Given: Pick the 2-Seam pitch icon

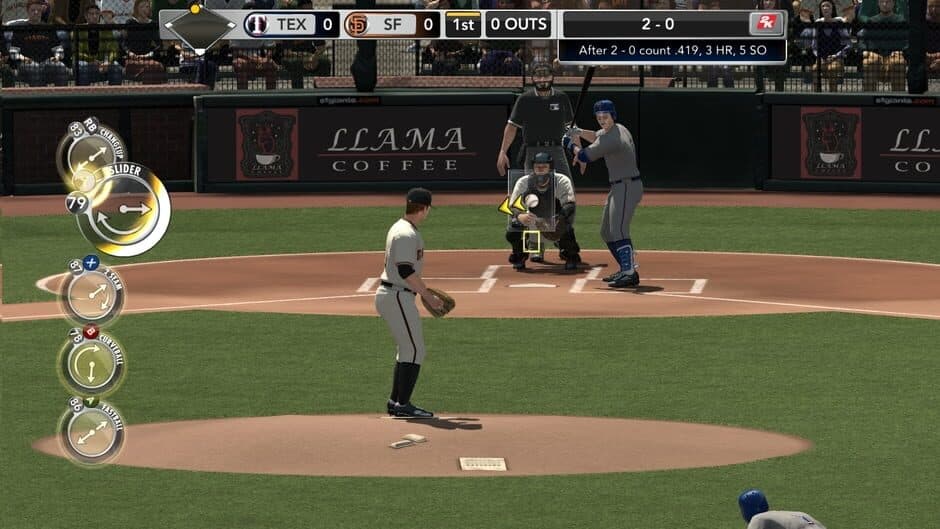Looking at the screenshot, I should point(93,294).
